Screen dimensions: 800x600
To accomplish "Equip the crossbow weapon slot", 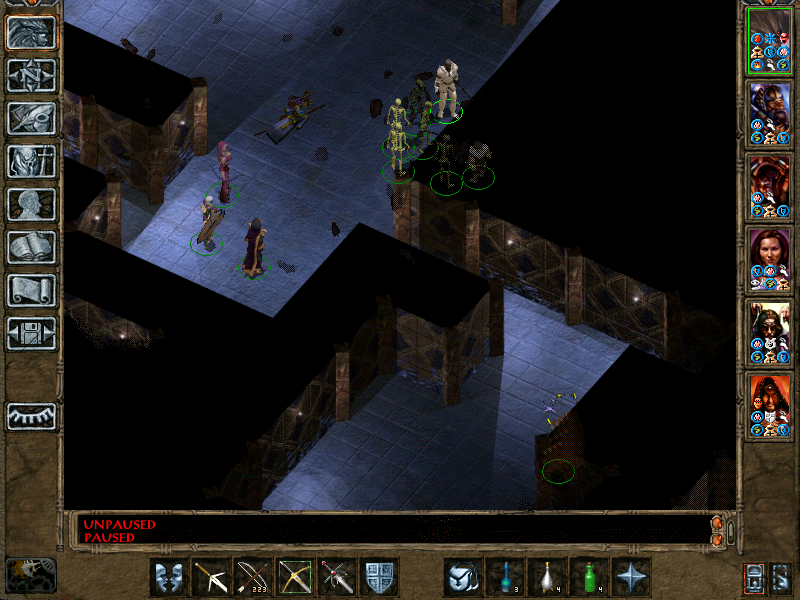I will [211, 577].
